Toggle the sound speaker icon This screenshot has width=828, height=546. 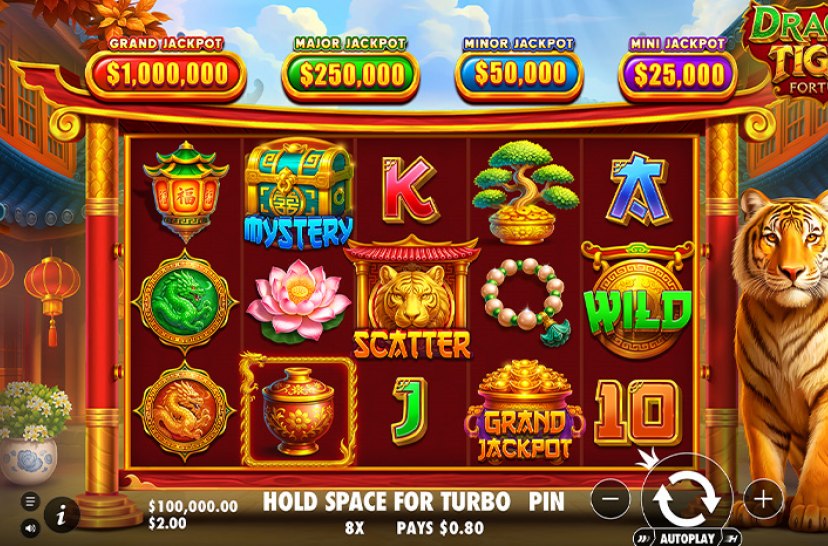click(30, 527)
